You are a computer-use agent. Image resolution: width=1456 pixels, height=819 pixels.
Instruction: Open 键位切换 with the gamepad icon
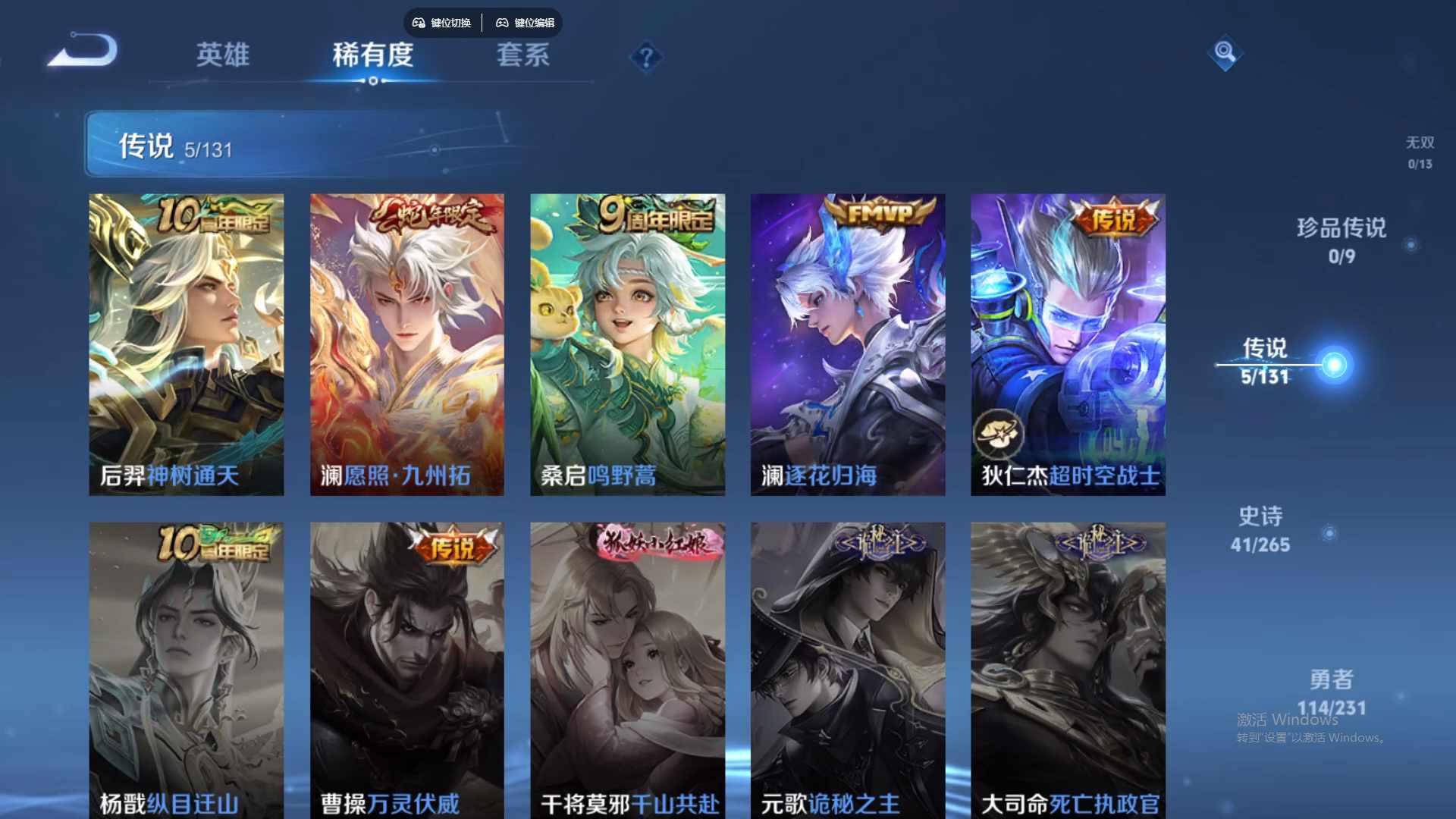point(442,23)
